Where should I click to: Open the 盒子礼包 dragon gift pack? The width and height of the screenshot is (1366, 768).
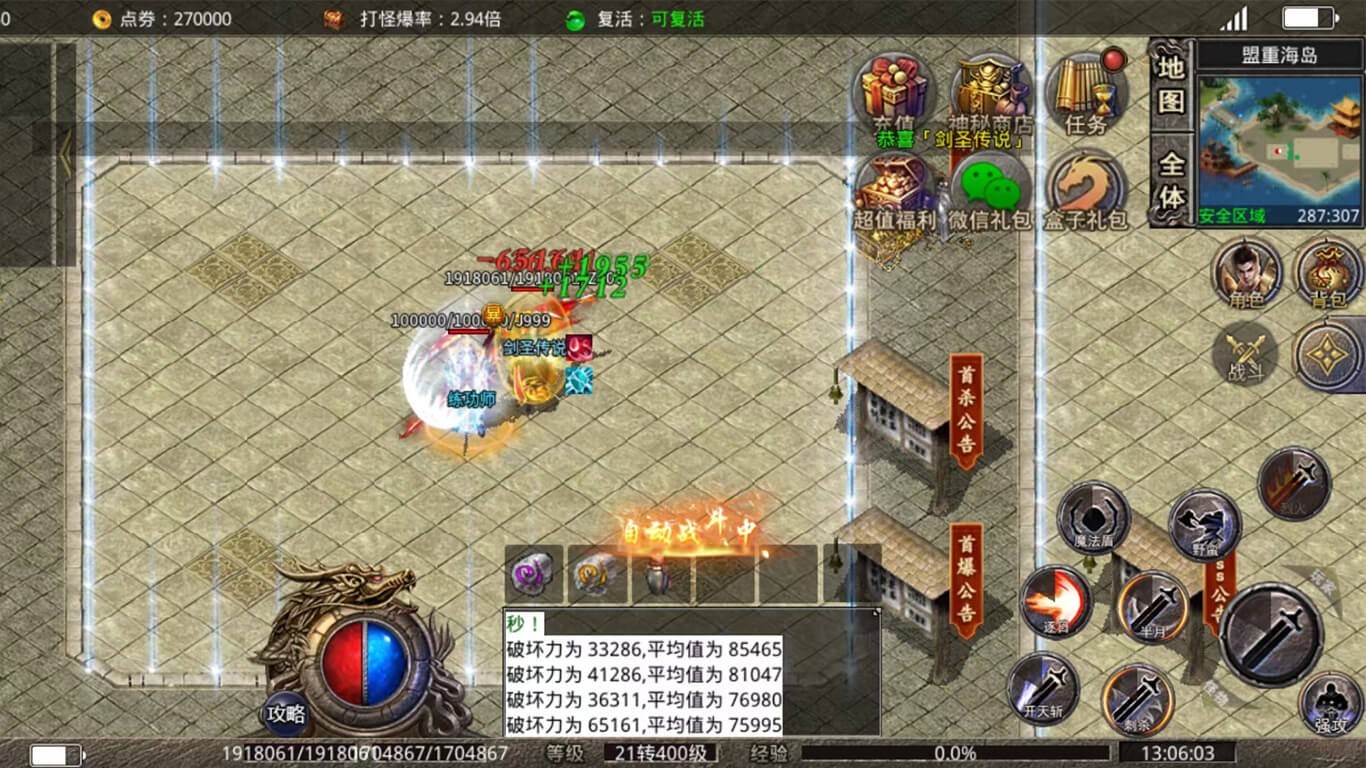tap(1088, 190)
